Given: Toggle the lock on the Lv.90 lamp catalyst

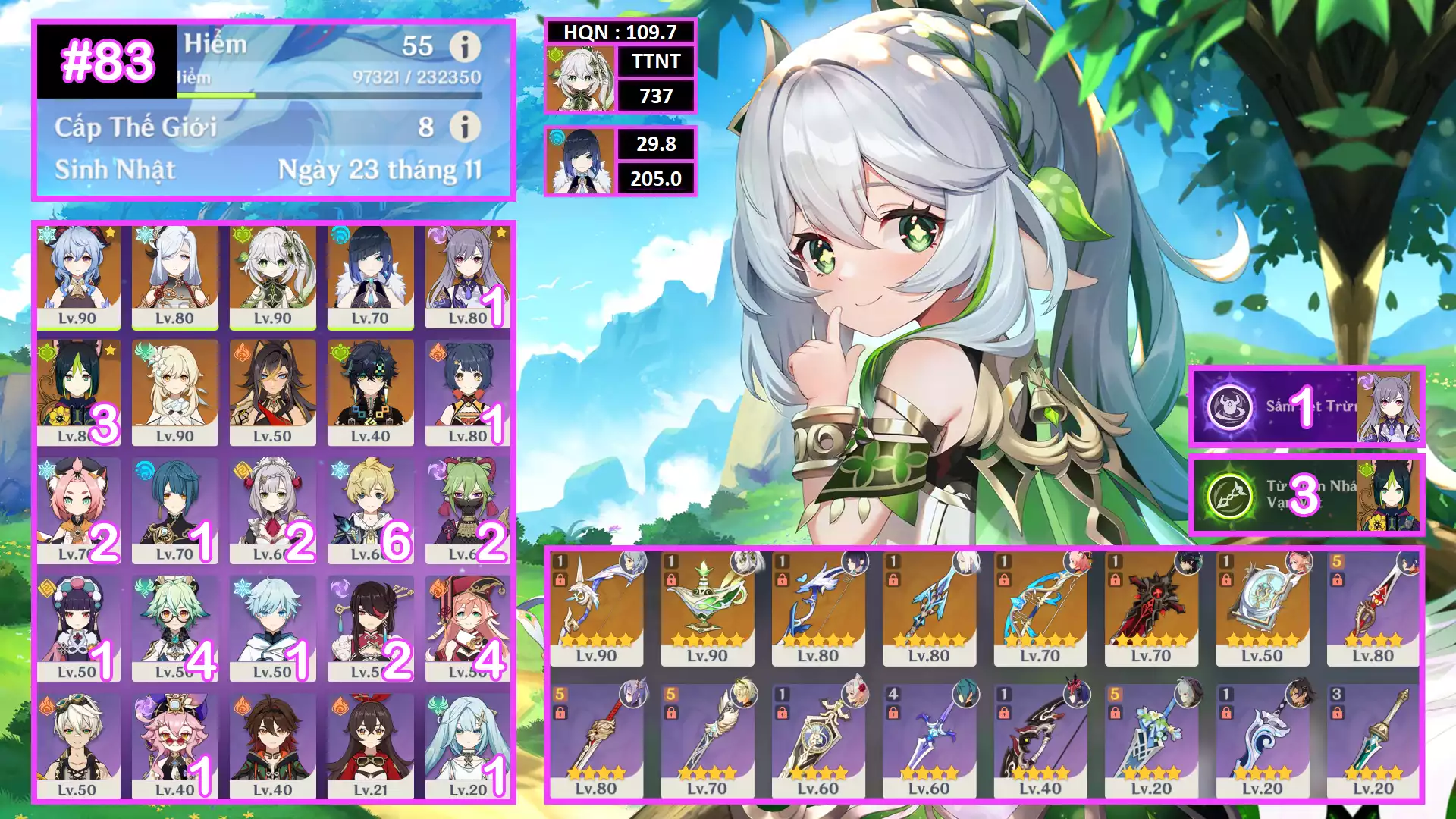Looking at the screenshot, I should tap(672, 579).
